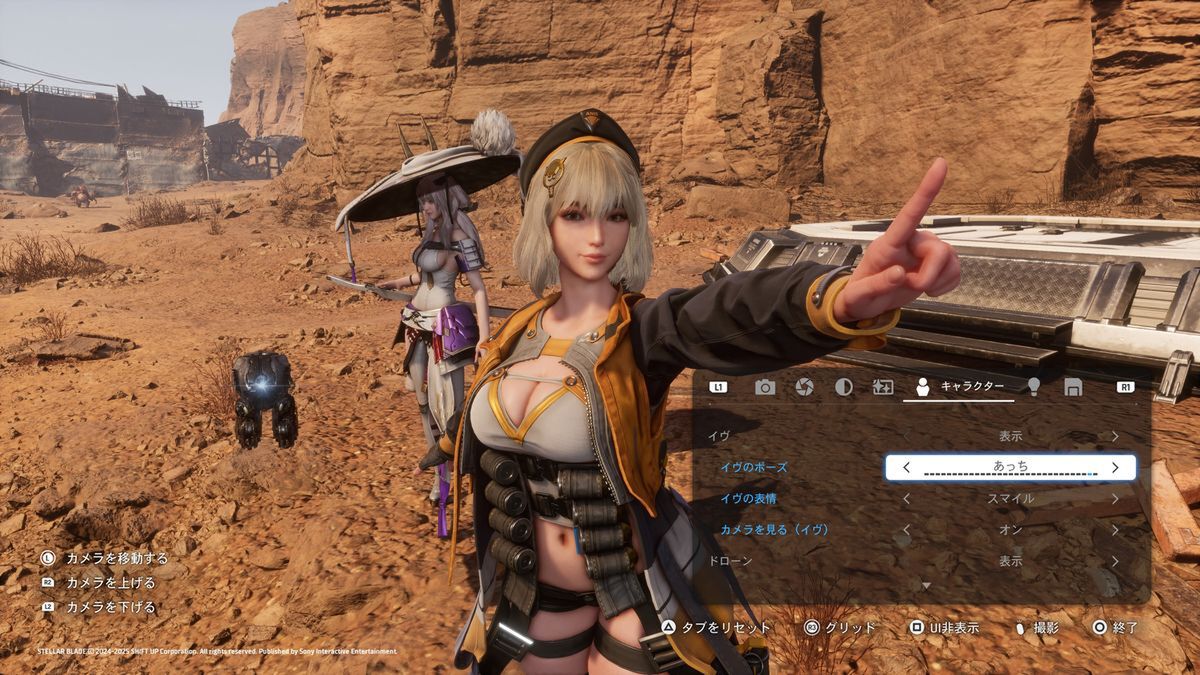Open the floppy disk save tab

(1073, 387)
